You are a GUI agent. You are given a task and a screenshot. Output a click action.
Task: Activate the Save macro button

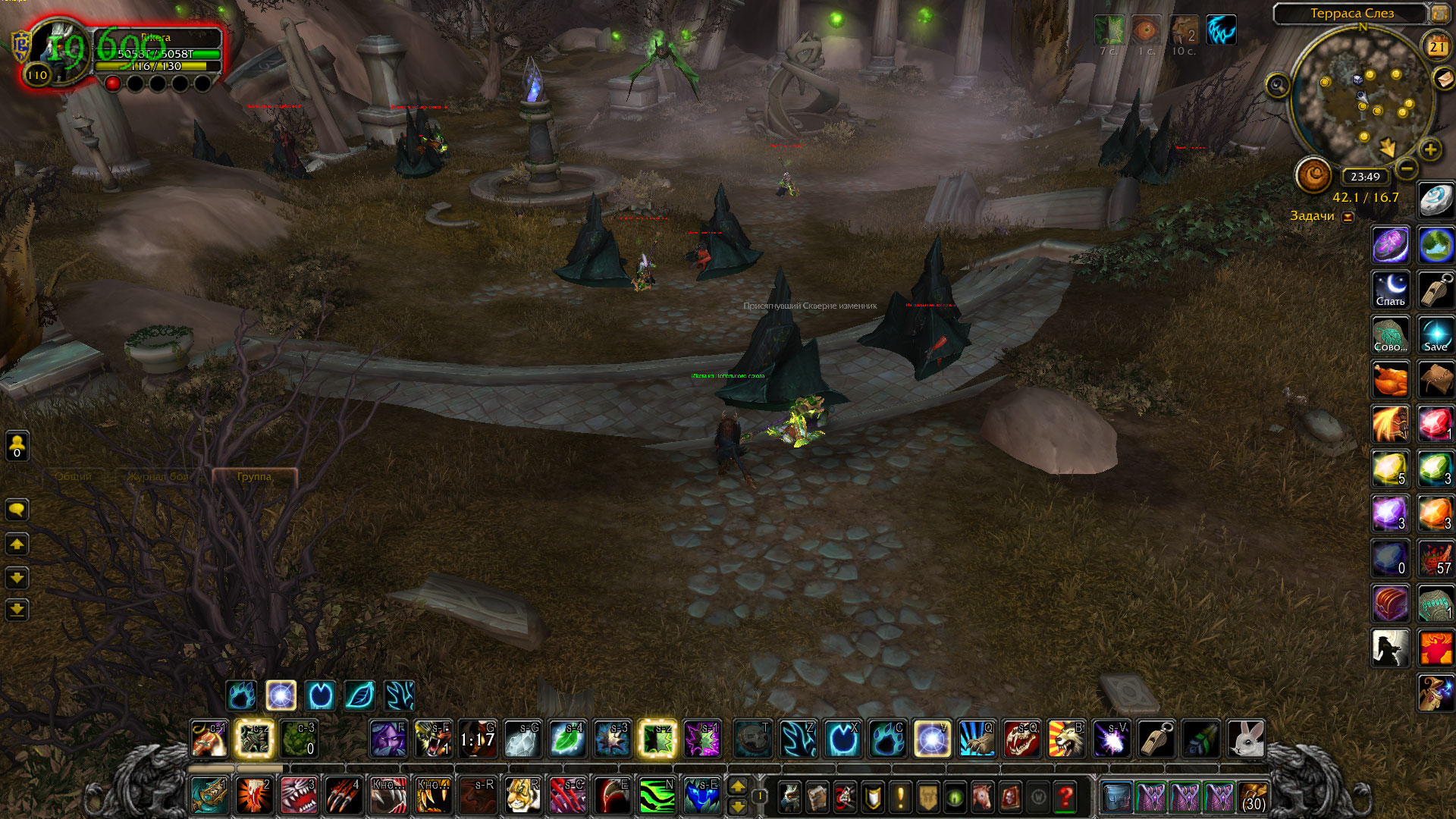1436,334
